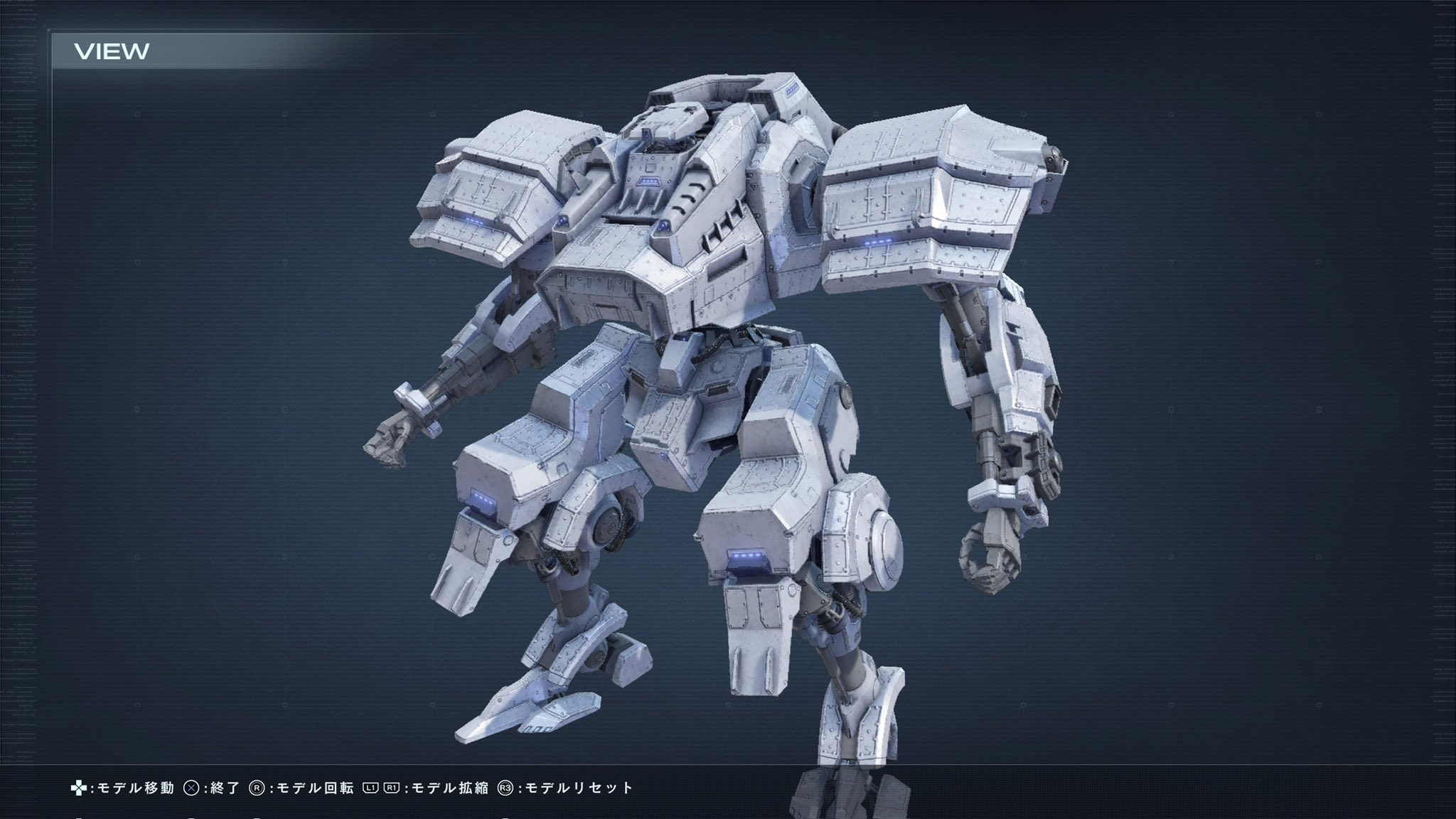
Task: Click the モデルリセット label to reset model
Action: [579, 787]
